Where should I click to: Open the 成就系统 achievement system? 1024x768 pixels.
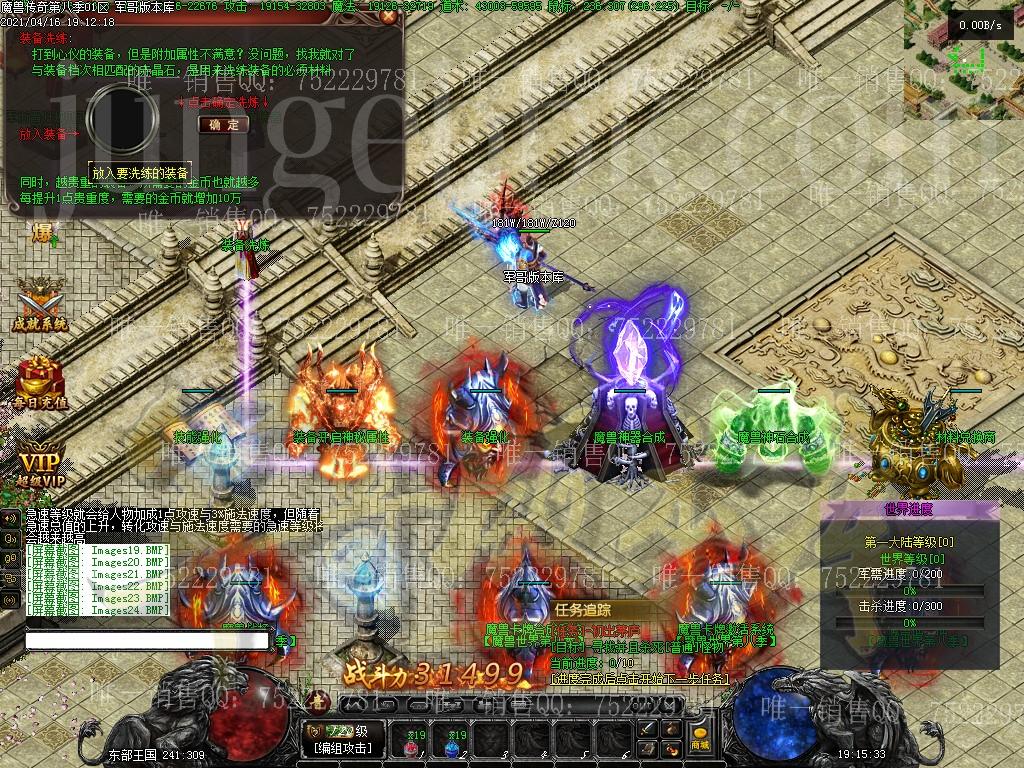point(40,303)
